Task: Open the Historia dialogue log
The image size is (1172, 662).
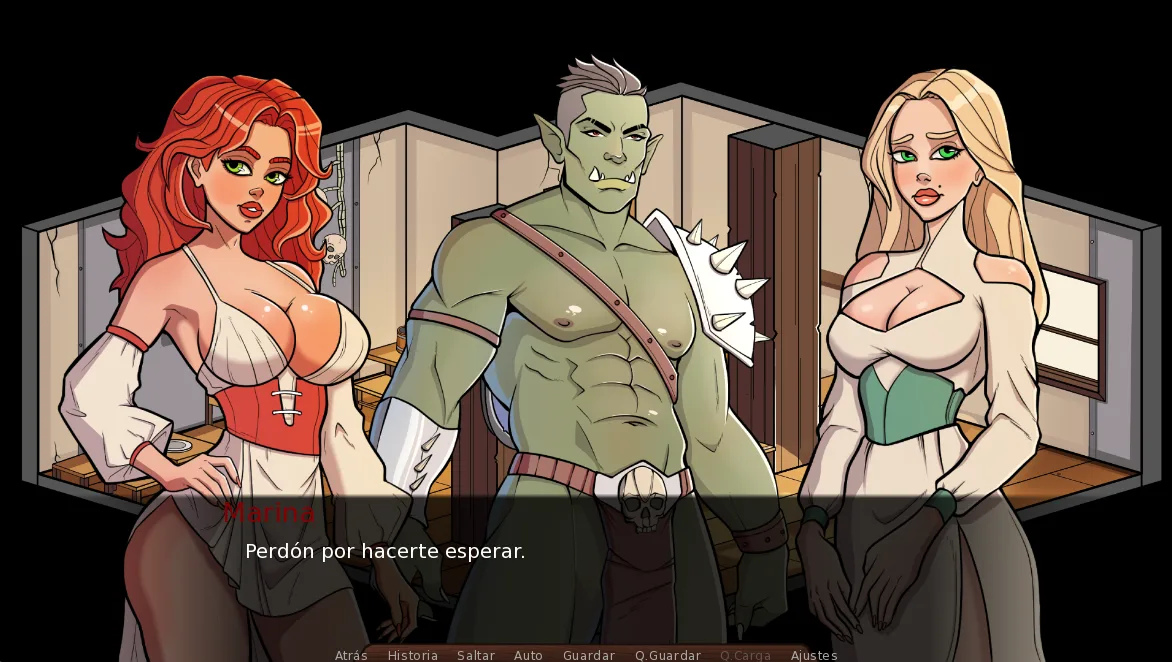Action: click(x=412, y=655)
